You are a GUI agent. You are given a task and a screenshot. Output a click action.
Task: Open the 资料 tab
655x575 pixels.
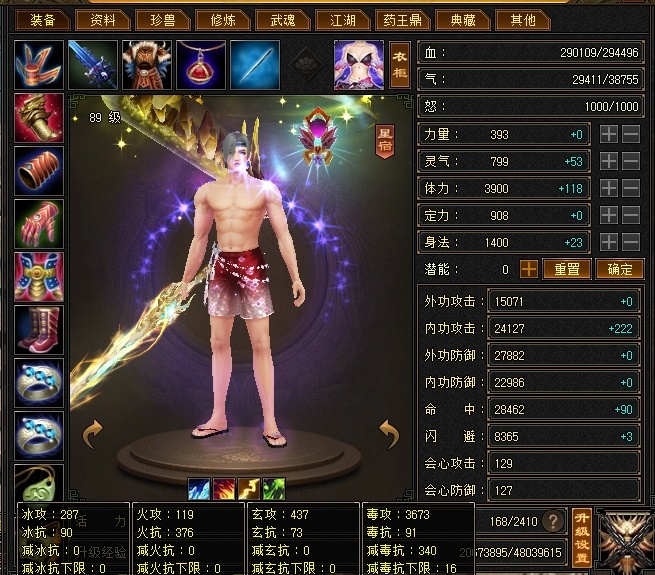pos(103,19)
